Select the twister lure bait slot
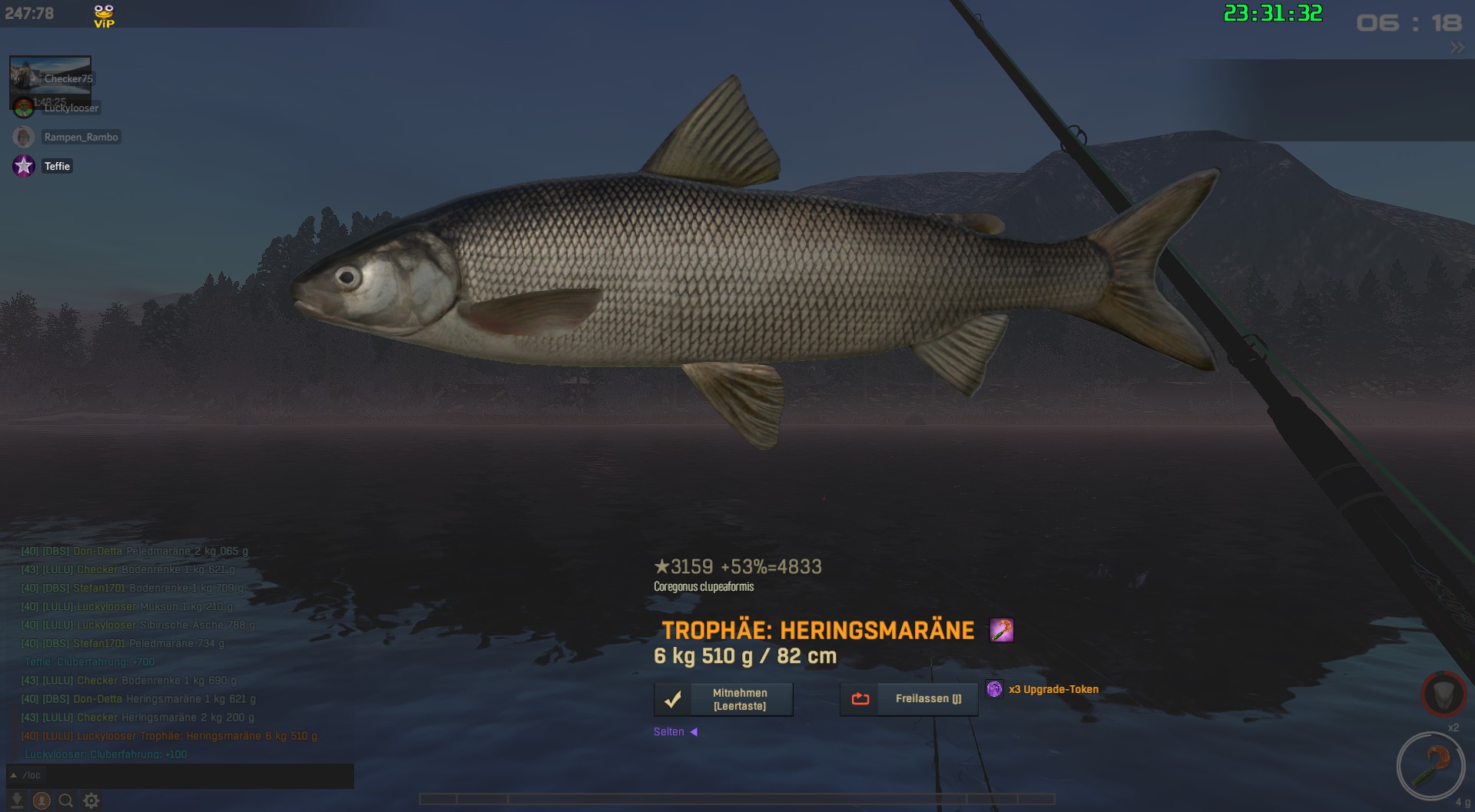This screenshot has width=1475, height=812. click(x=1430, y=765)
